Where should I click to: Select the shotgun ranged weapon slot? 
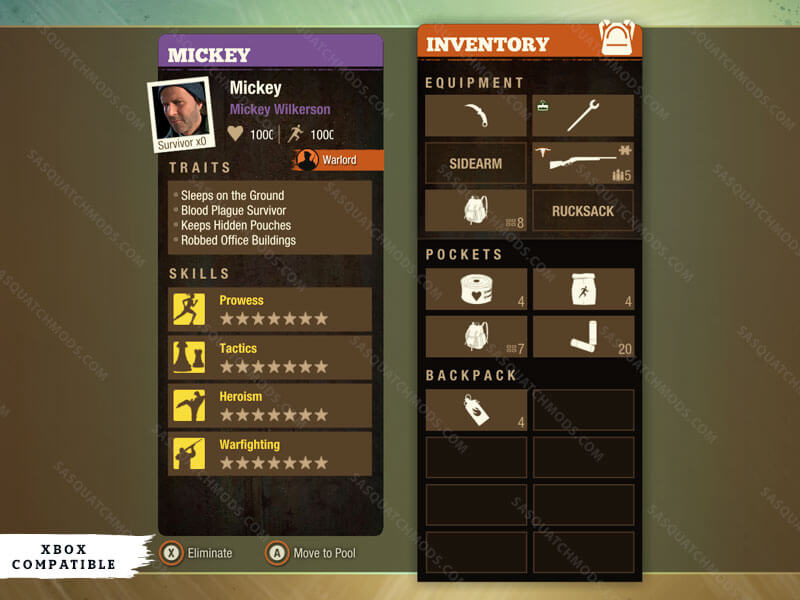[583, 163]
